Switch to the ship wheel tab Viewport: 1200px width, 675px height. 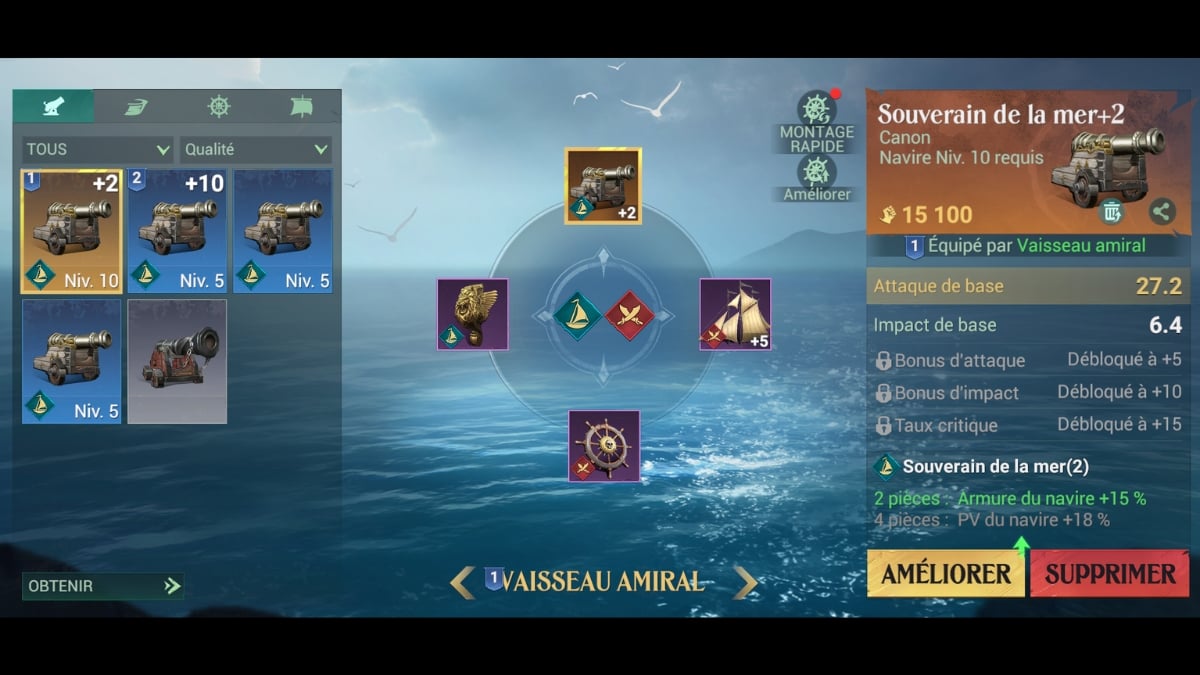coord(218,106)
